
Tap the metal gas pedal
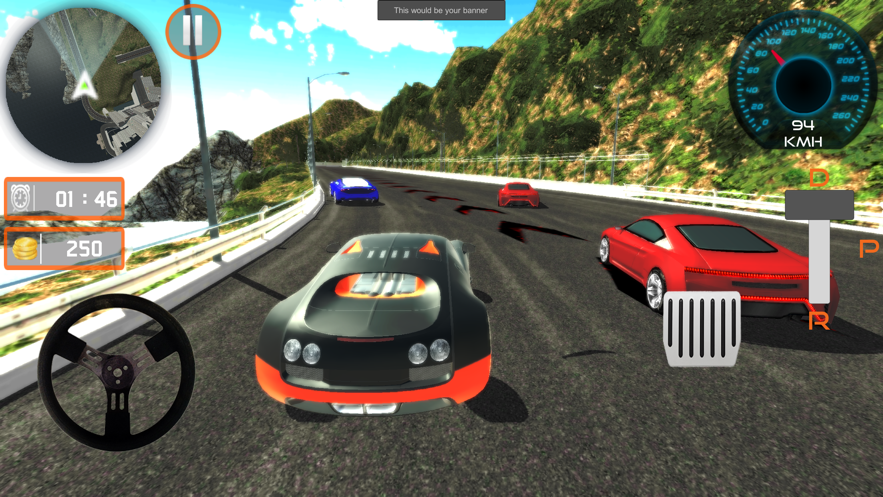702,328
